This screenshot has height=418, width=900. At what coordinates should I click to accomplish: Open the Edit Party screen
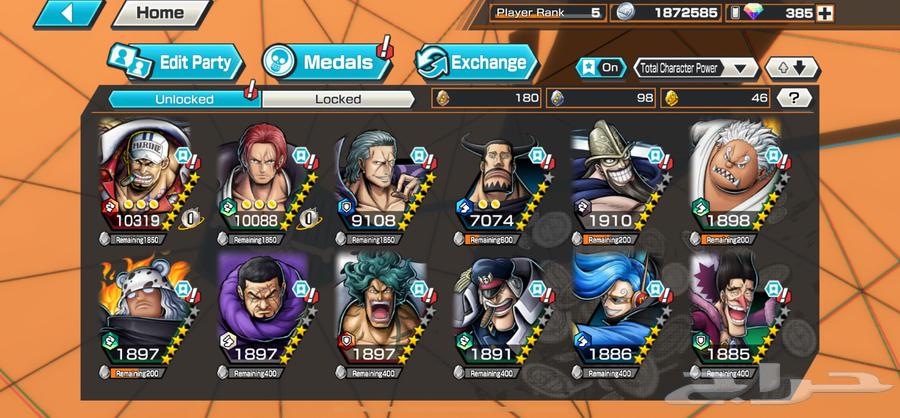[x=176, y=62]
